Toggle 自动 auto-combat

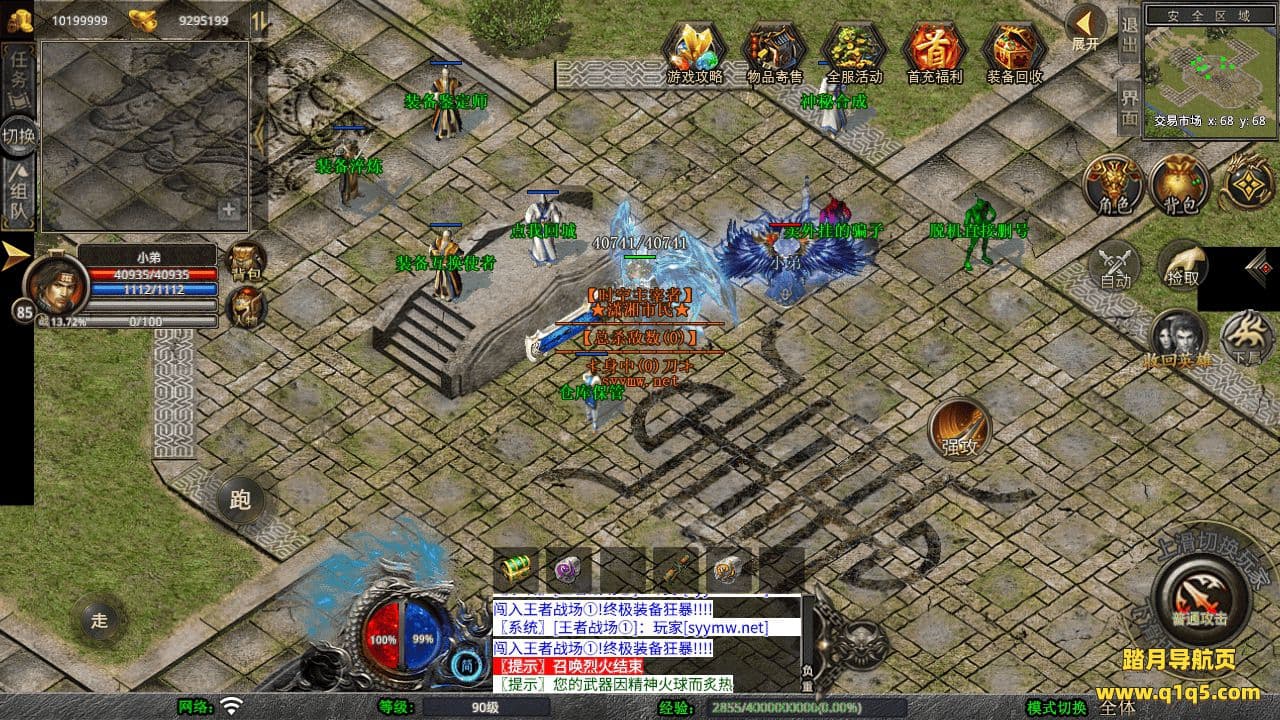tap(1115, 267)
